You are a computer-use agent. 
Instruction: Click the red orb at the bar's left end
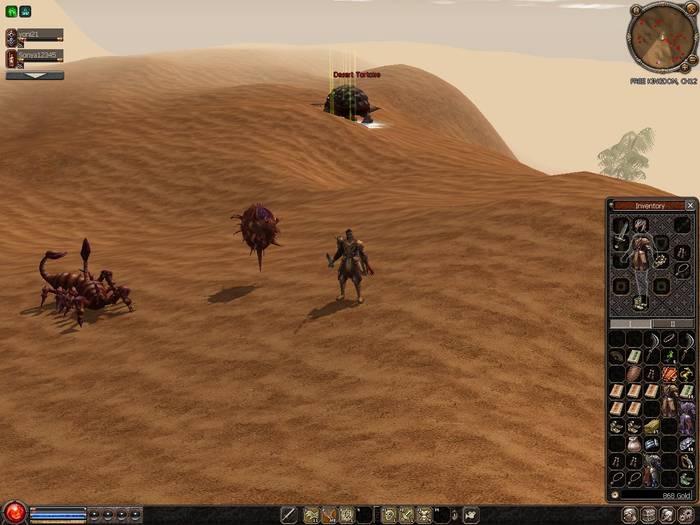point(14,514)
